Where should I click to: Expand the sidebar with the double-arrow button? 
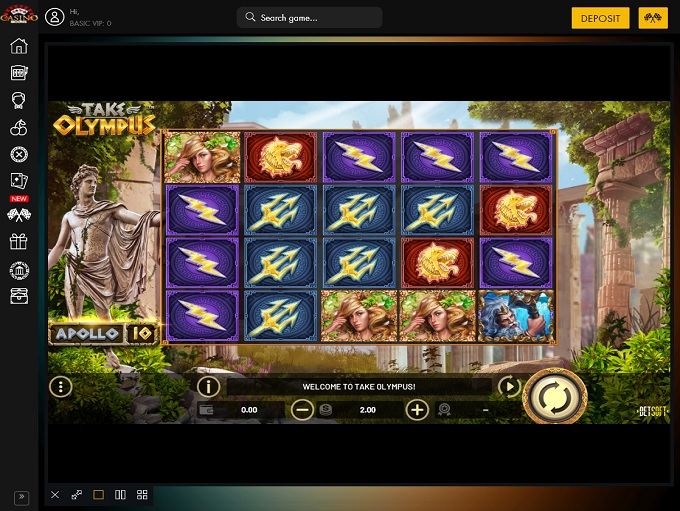(x=20, y=497)
